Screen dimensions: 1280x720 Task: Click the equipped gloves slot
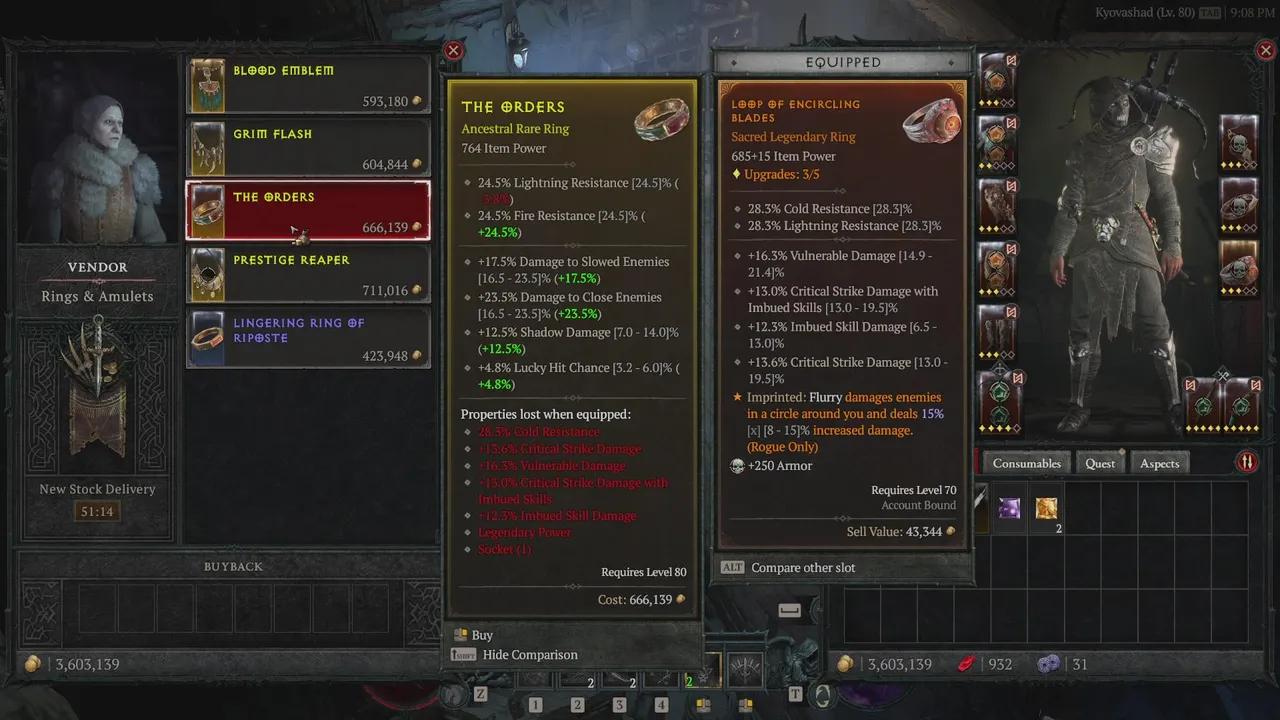[x=997, y=204]
